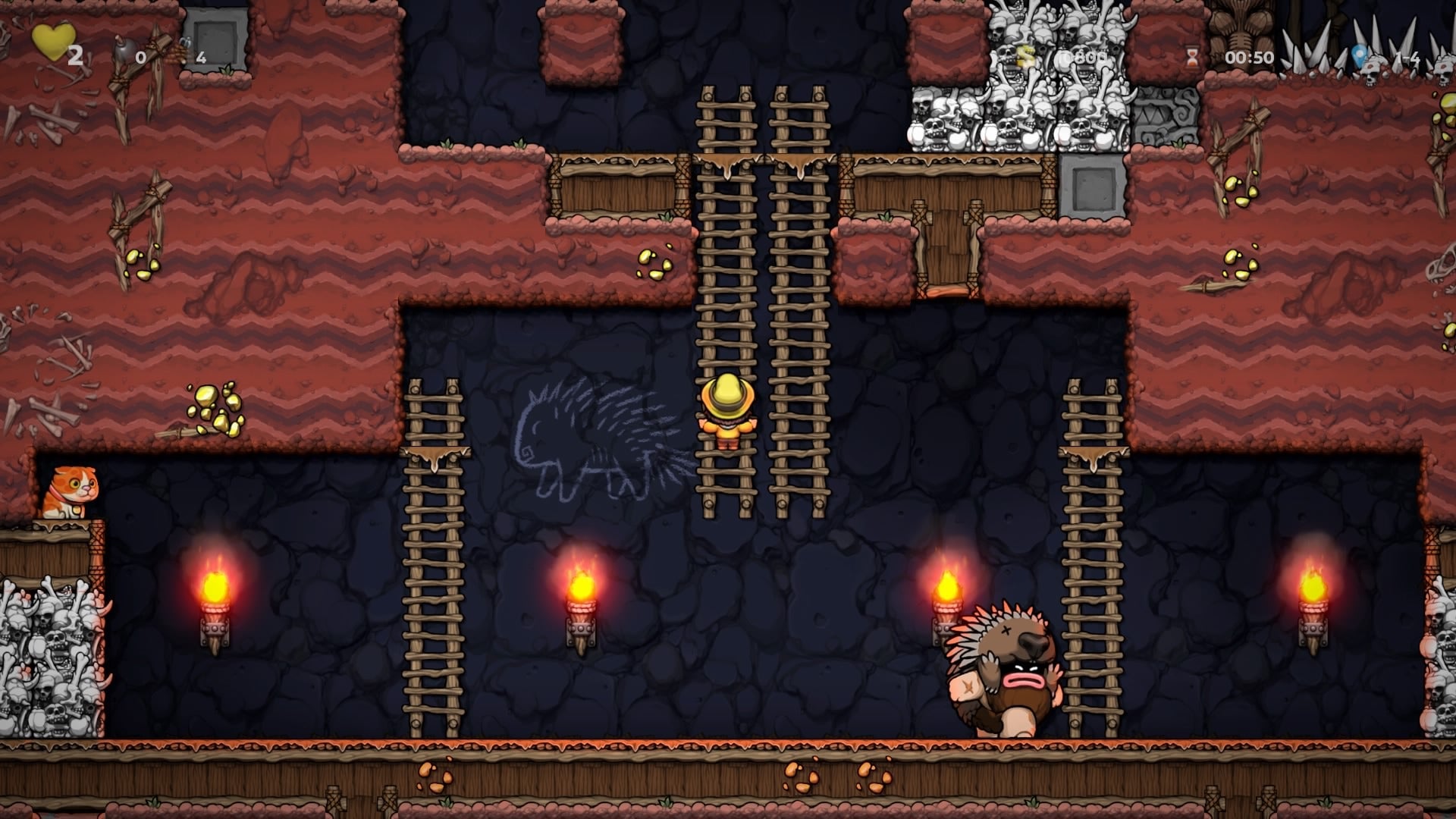Click the blue map pin level icon
The height and width of the screenshot is (819, 1456).
1360,55
